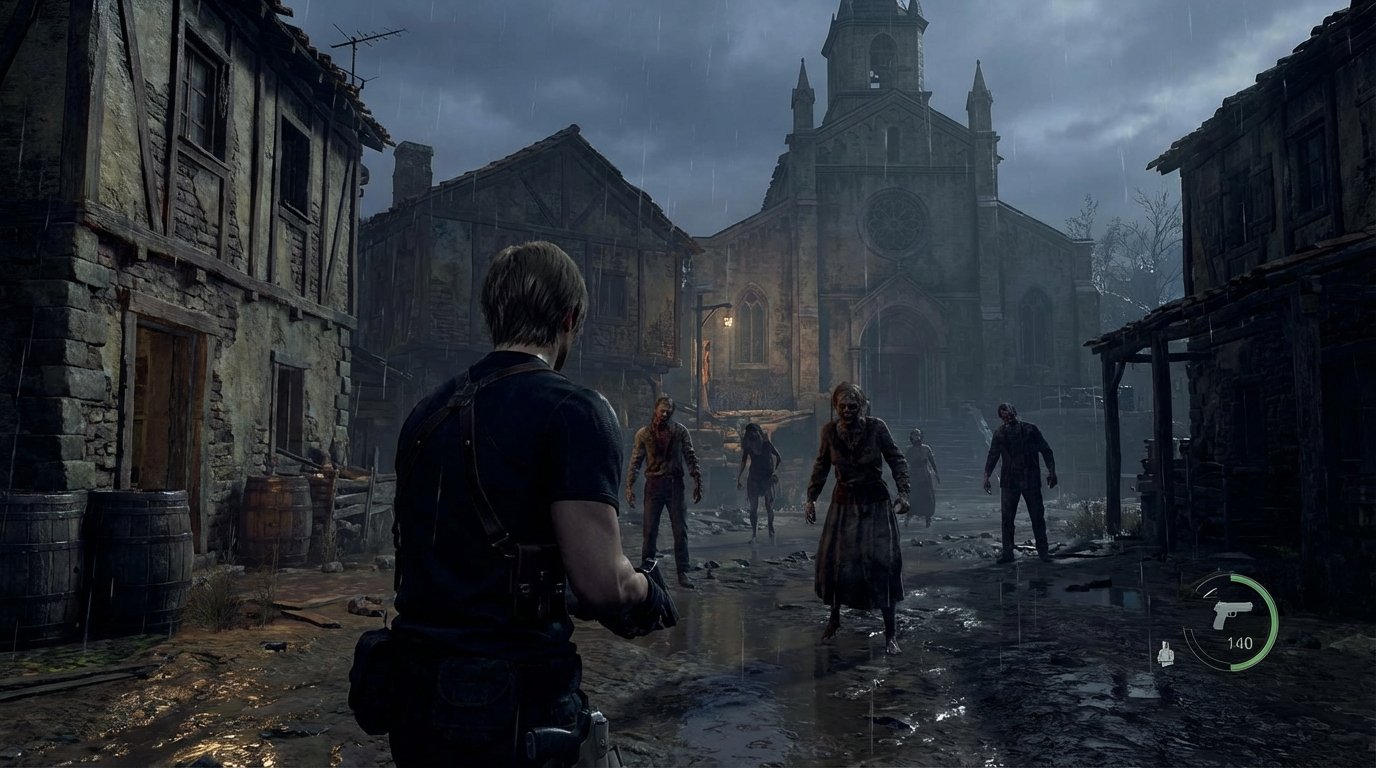Click the ammo count reading 140

1241,642
